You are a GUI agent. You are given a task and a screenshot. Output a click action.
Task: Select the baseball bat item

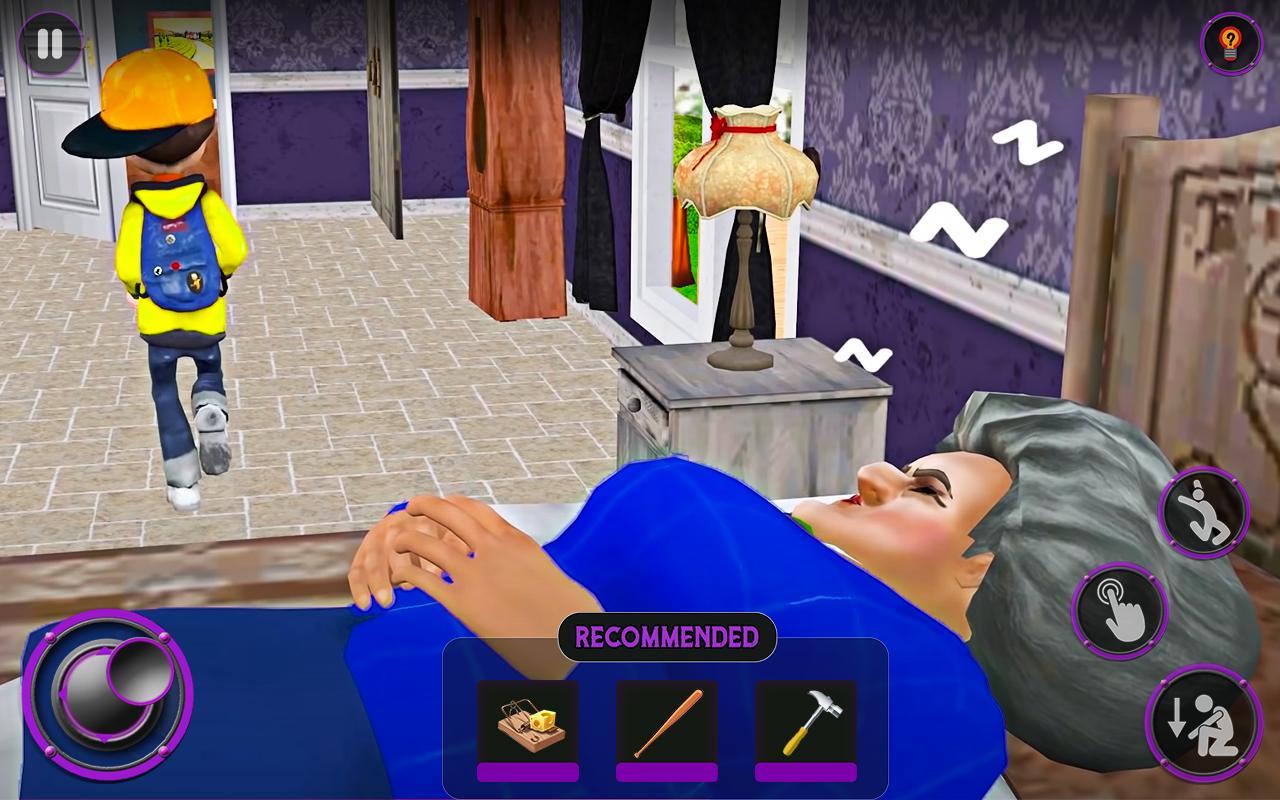[665, 722]
